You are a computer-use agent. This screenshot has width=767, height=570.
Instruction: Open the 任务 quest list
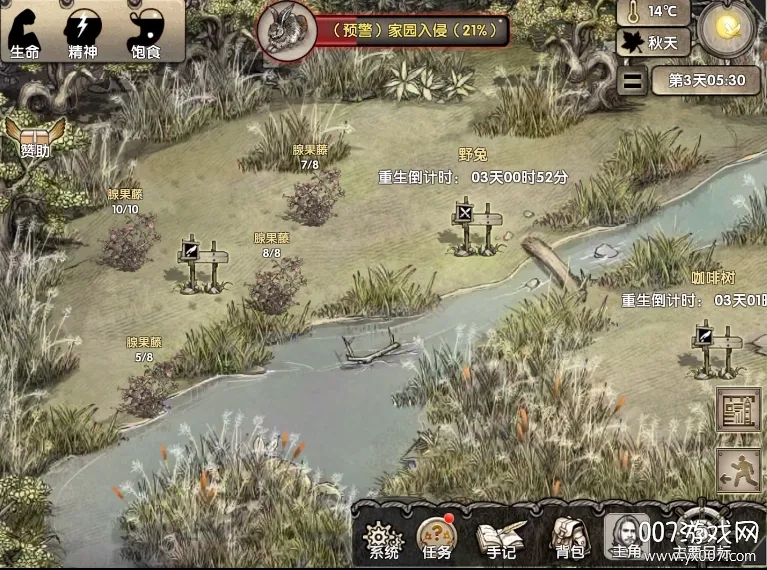click(436, 537)
